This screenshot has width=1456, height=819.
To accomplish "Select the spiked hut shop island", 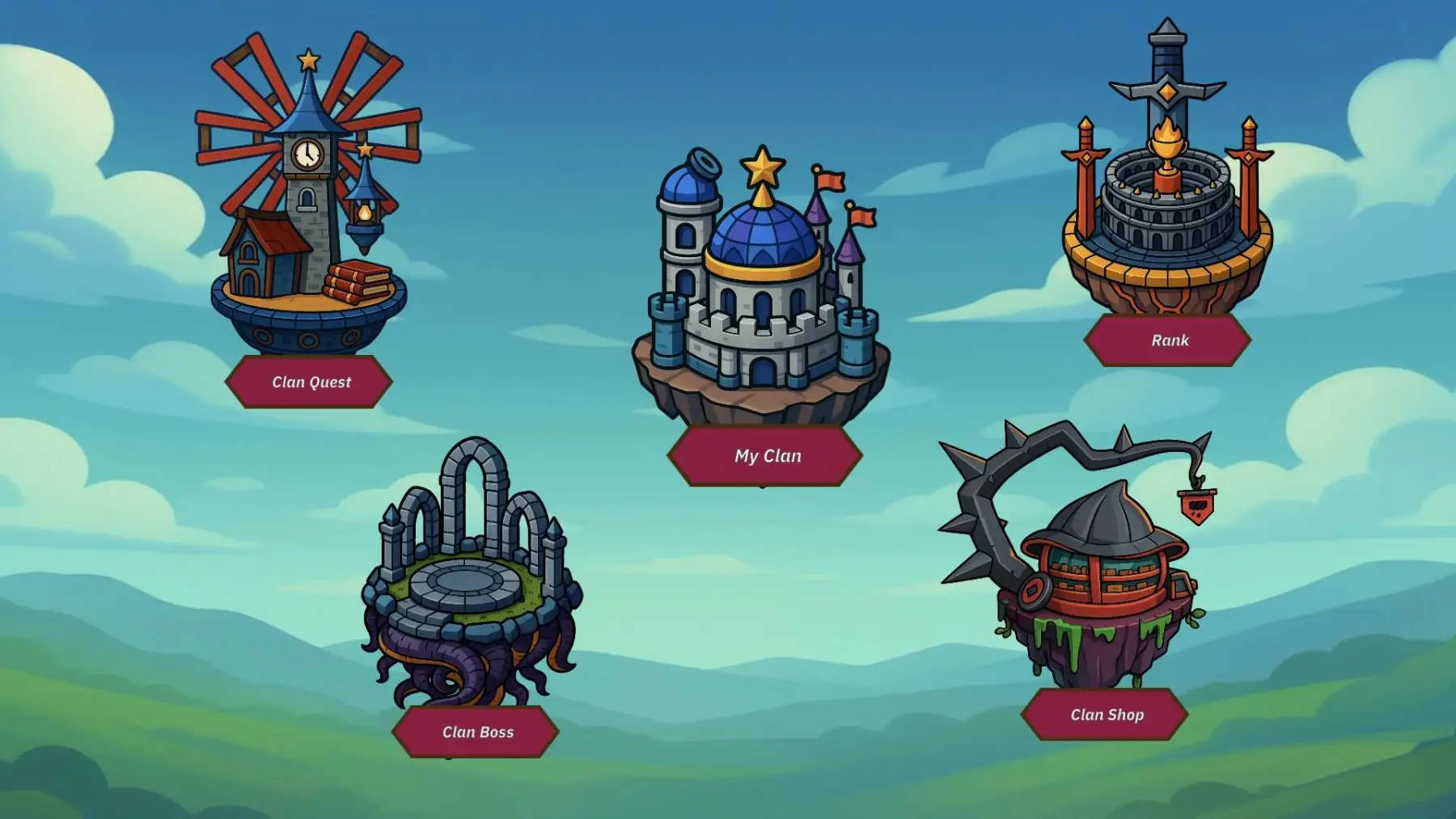I will pos(1092,566).
